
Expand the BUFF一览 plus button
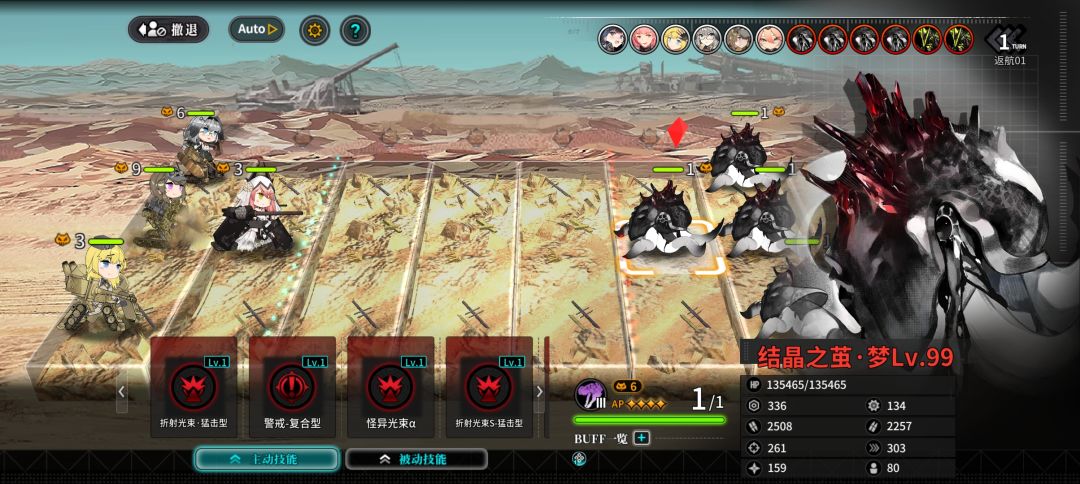[x=641, y=438]
